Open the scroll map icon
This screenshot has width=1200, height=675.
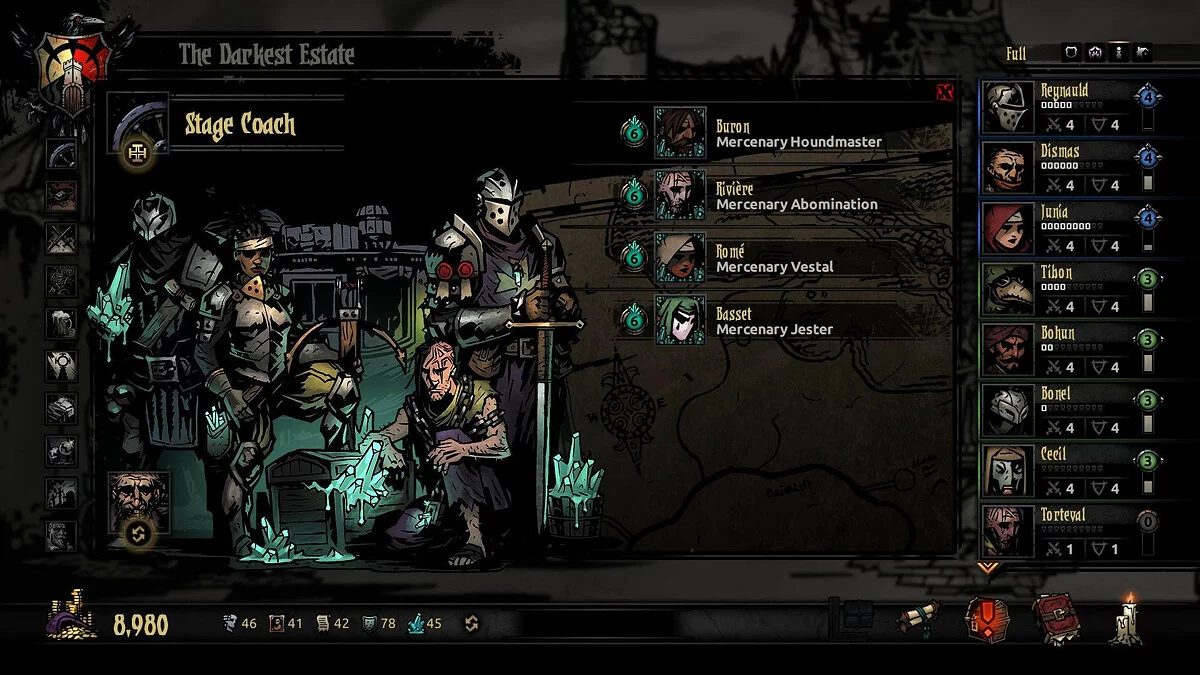click(x=917, y=620)
